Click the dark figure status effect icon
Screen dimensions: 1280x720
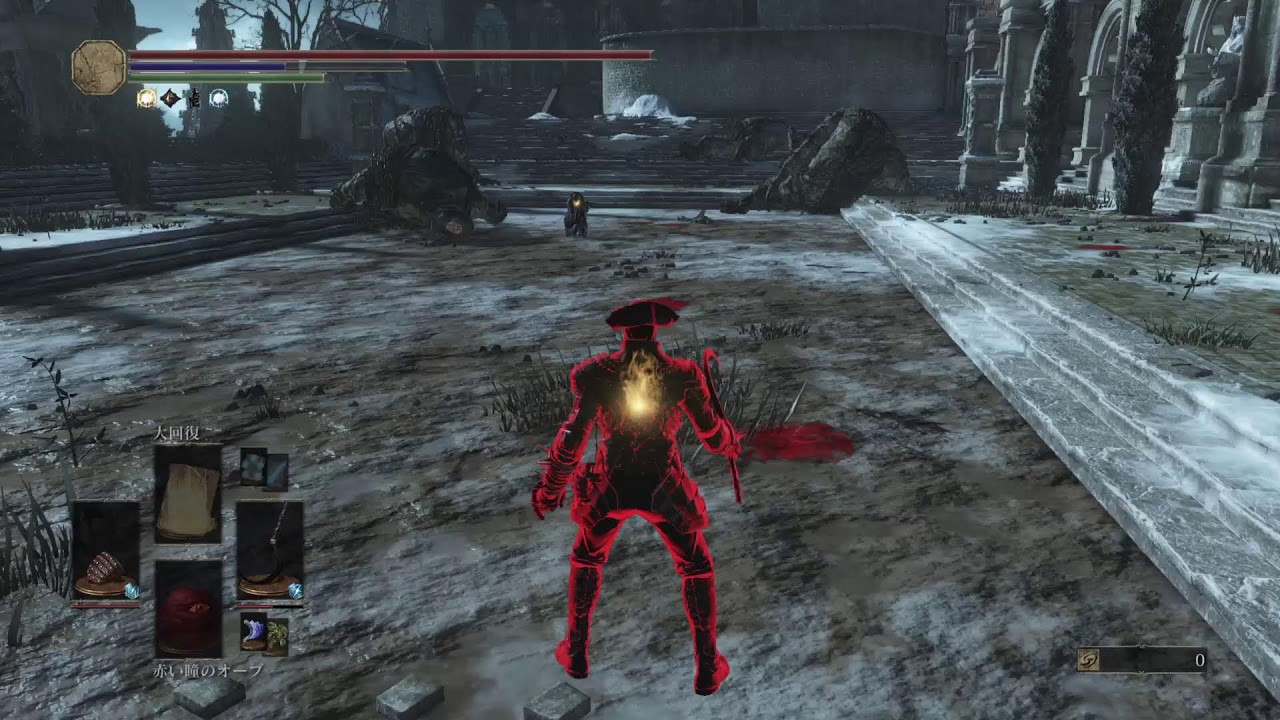coord(194,98)
